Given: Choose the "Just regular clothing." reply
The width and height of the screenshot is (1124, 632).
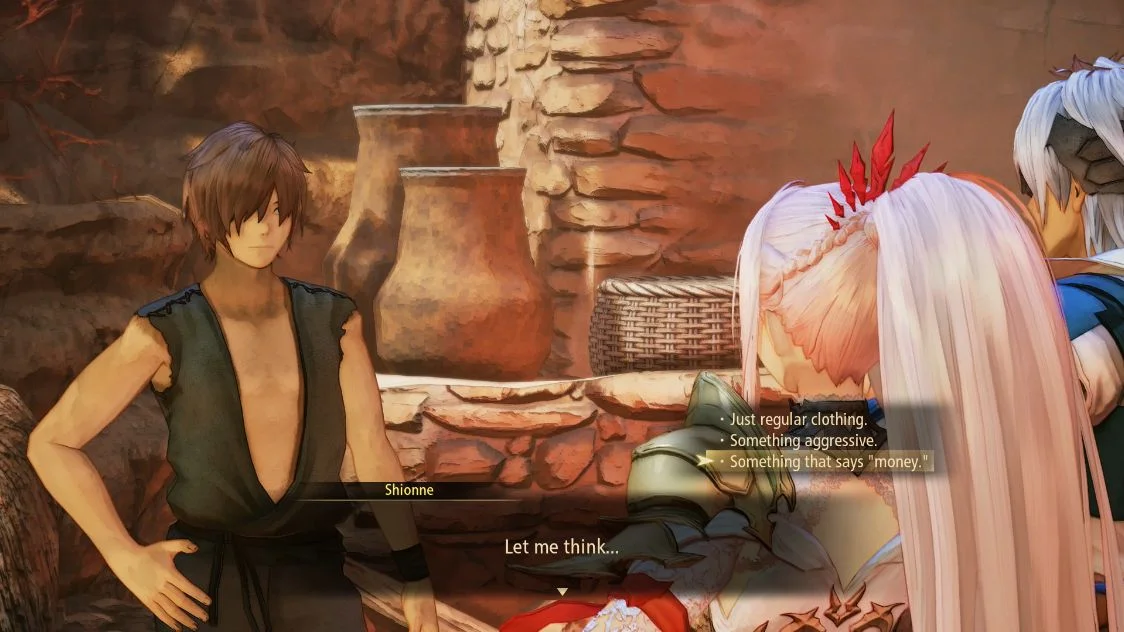Looking at the screenshot, I should pyautogui.click(x=797, y=418).
